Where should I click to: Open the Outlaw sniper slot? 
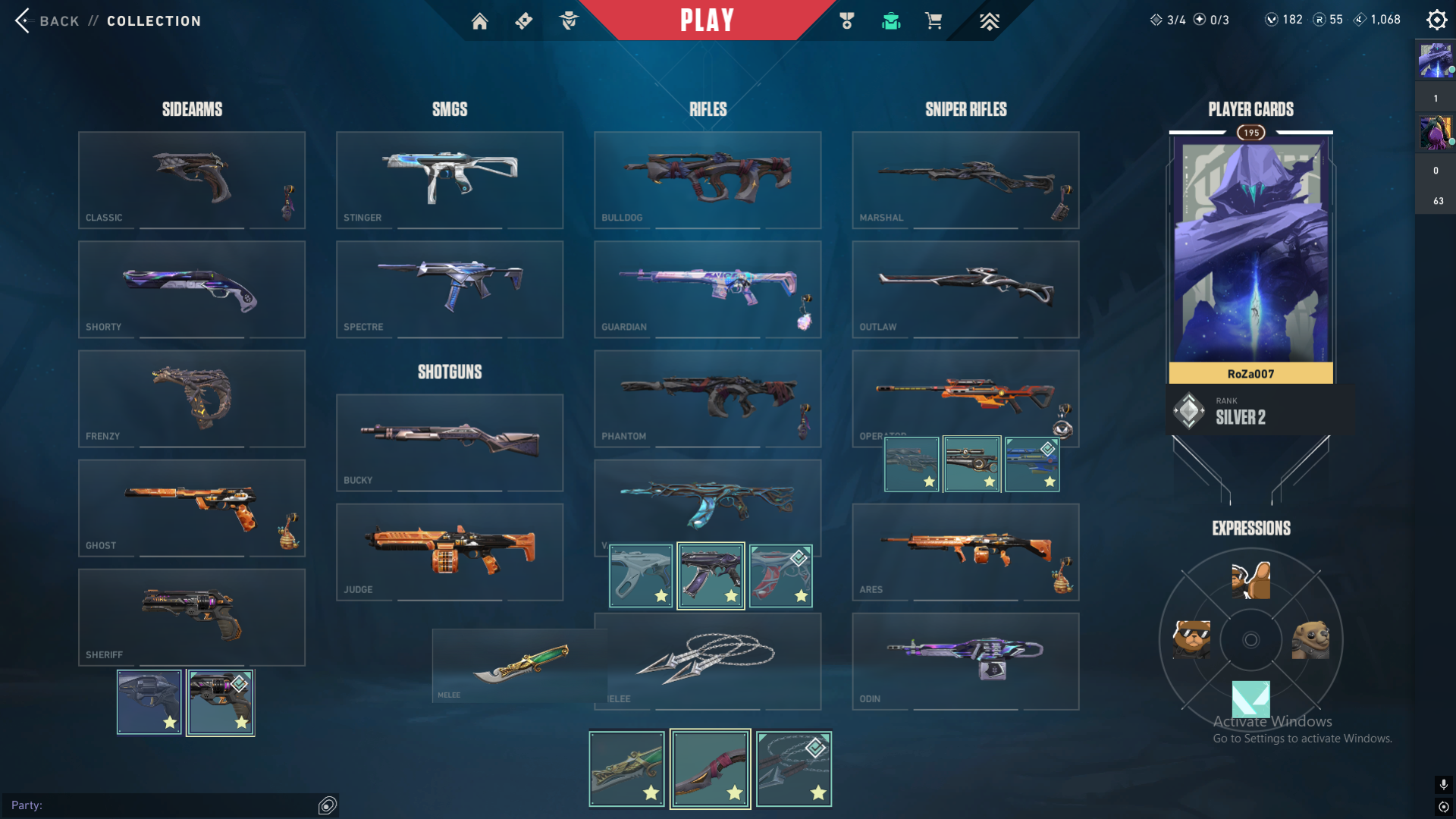tap(965, 289)
